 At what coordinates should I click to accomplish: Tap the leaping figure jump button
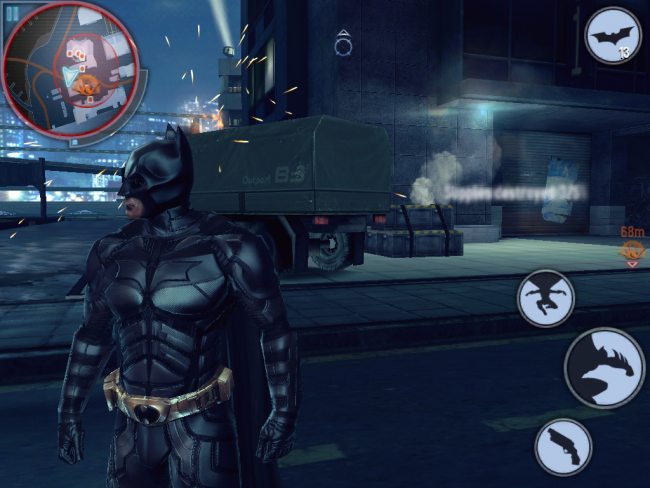545,297
